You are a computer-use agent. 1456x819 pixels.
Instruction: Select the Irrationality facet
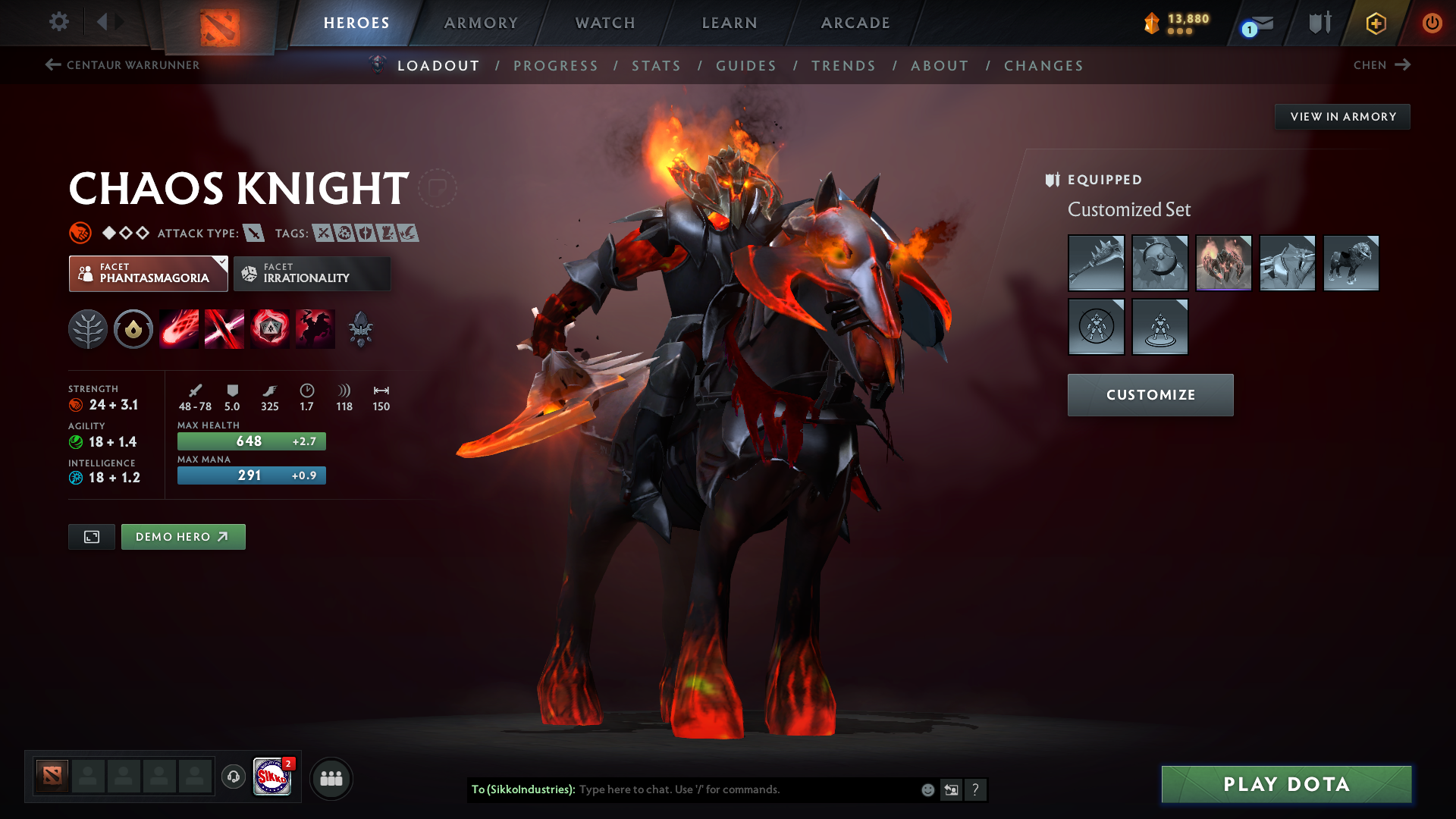click(312, 273)
